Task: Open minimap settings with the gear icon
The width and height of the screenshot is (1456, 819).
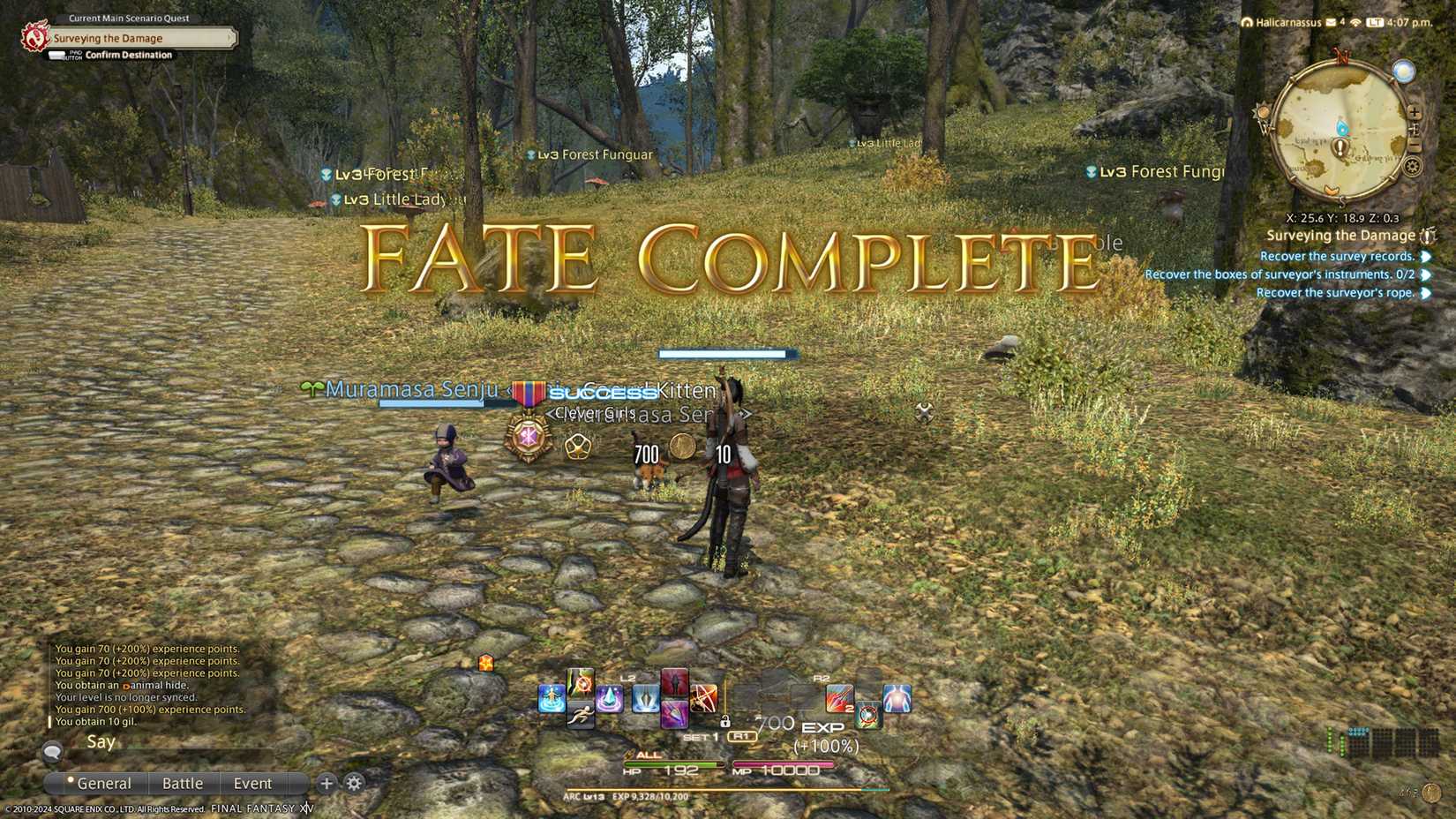Action: click(x=1412, y=167)
